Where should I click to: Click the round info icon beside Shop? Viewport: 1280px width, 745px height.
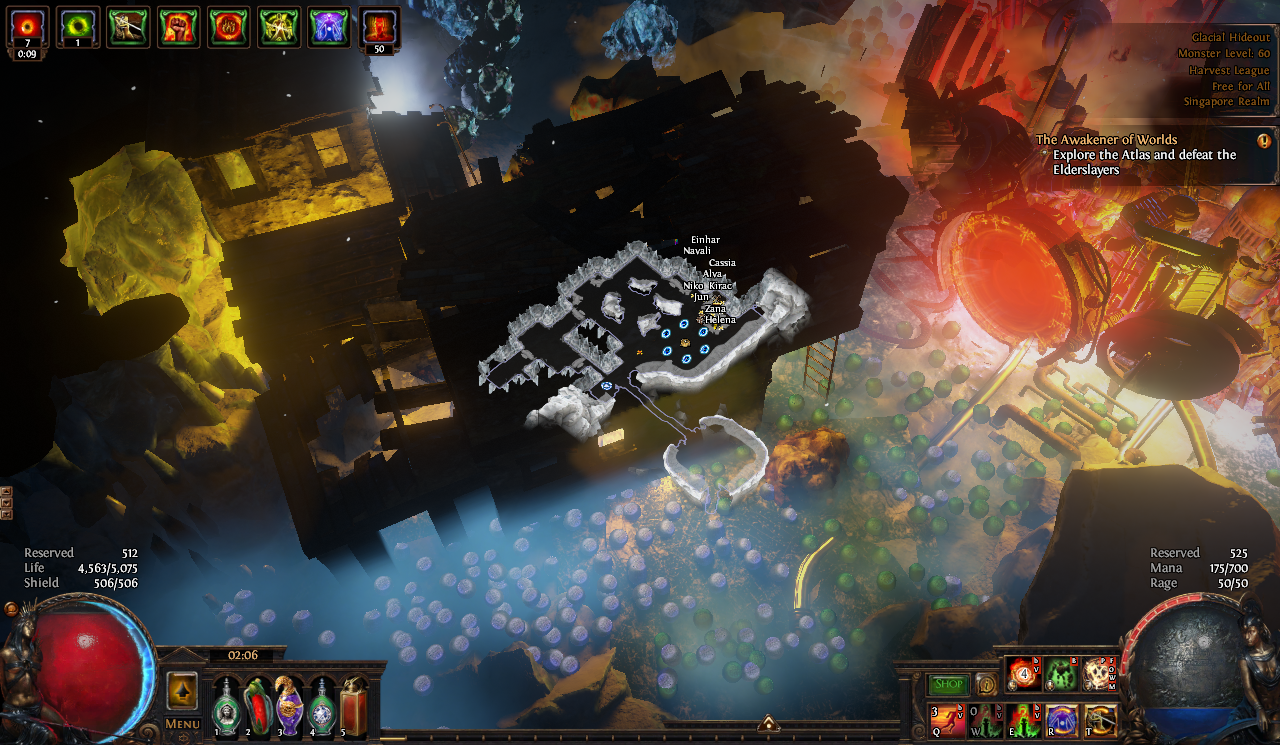click(986, 685)
